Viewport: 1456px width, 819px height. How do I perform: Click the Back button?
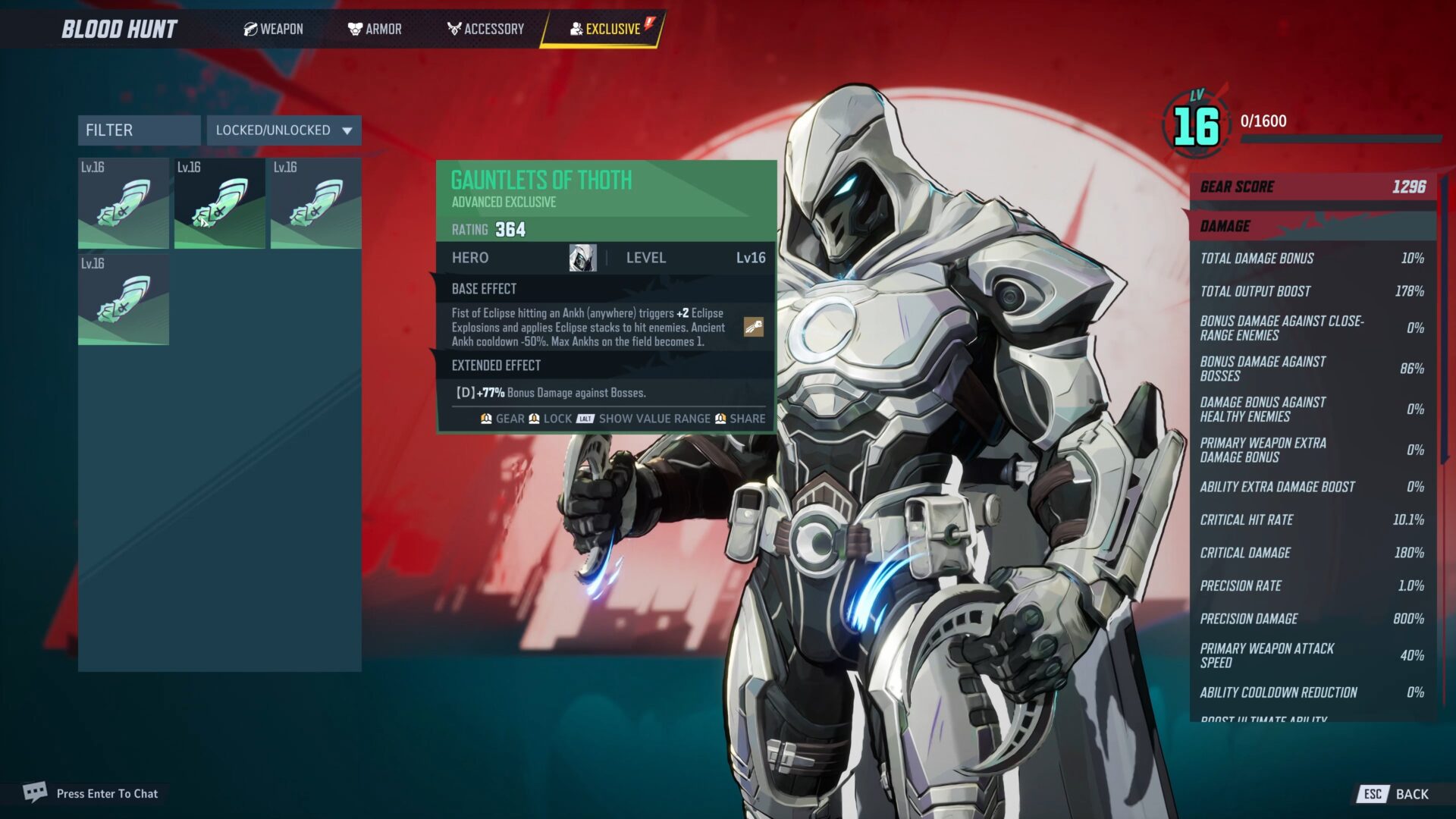(1396, 794)
